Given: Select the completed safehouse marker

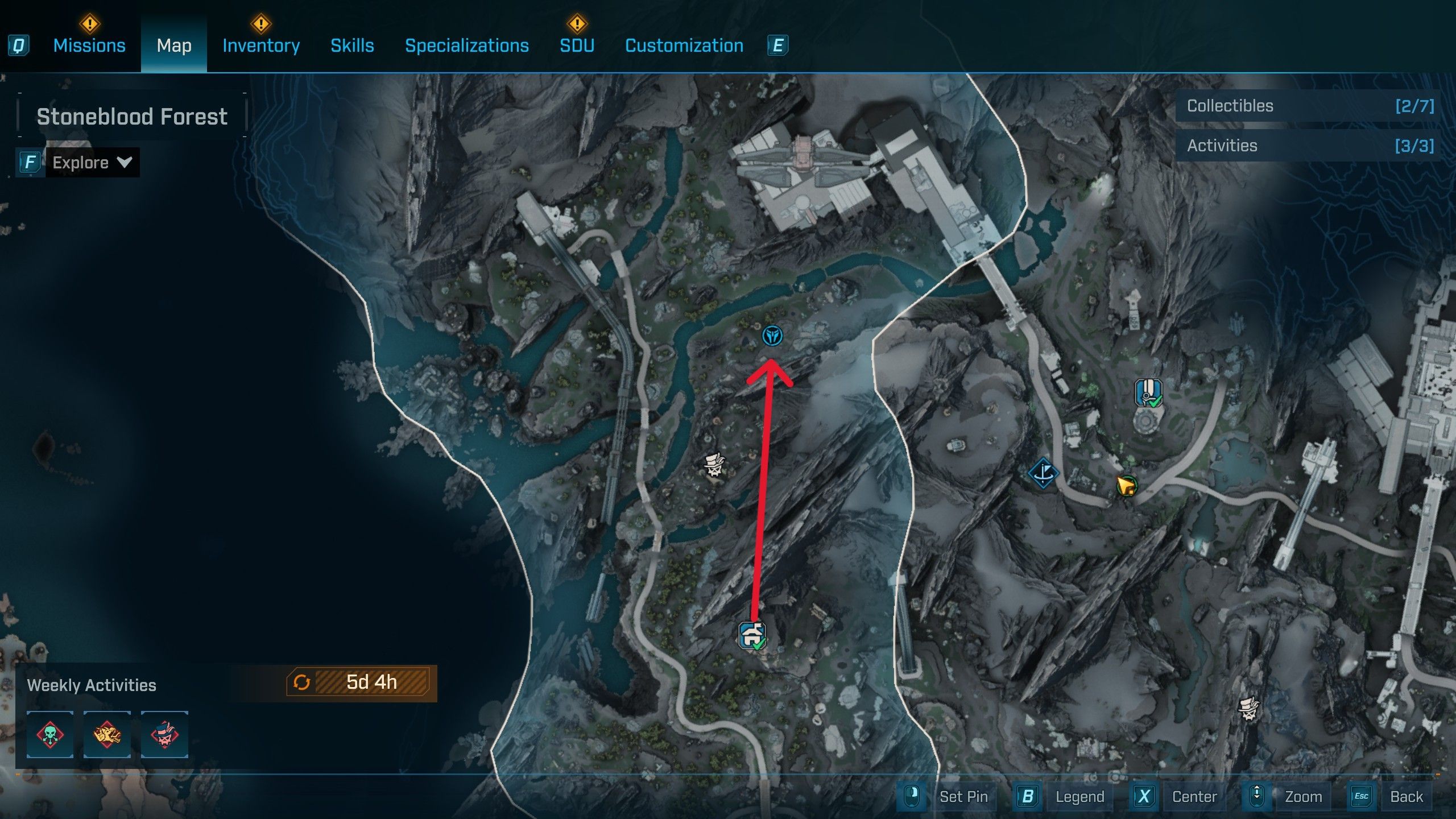Looking at the screenshot, I should [x=752, y=635].
